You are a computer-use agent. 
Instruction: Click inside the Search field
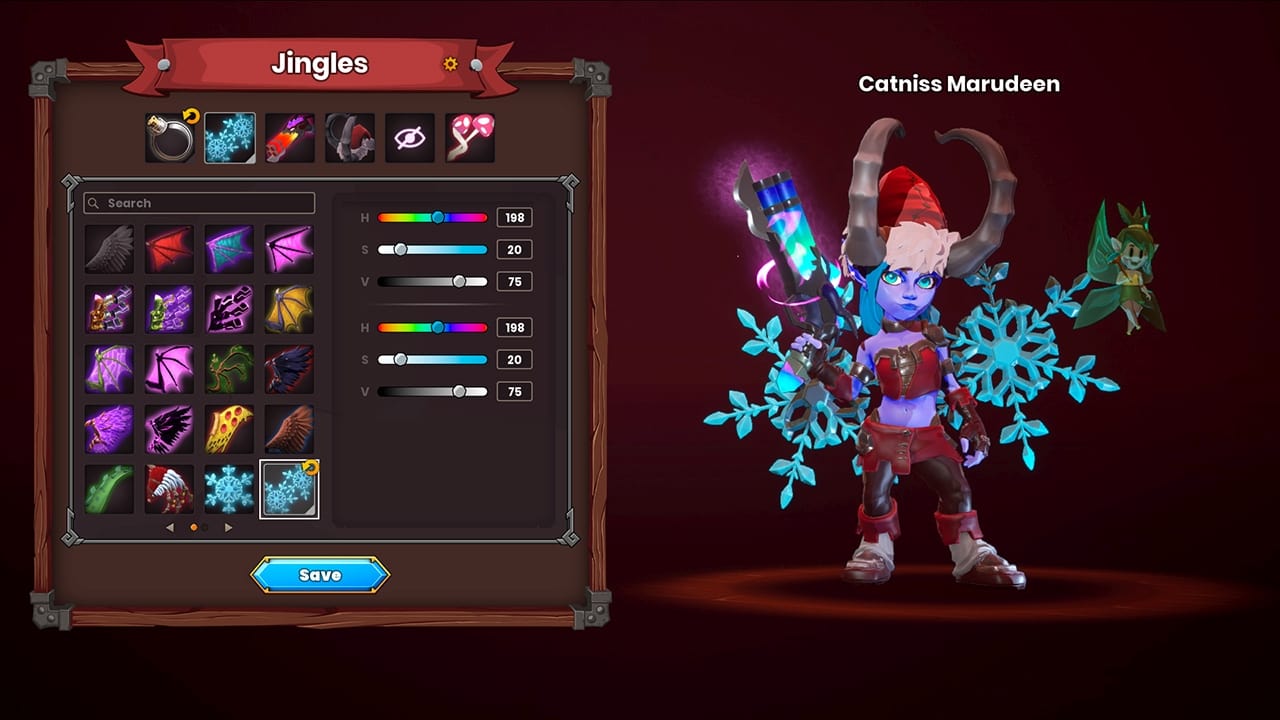point(199,203)
